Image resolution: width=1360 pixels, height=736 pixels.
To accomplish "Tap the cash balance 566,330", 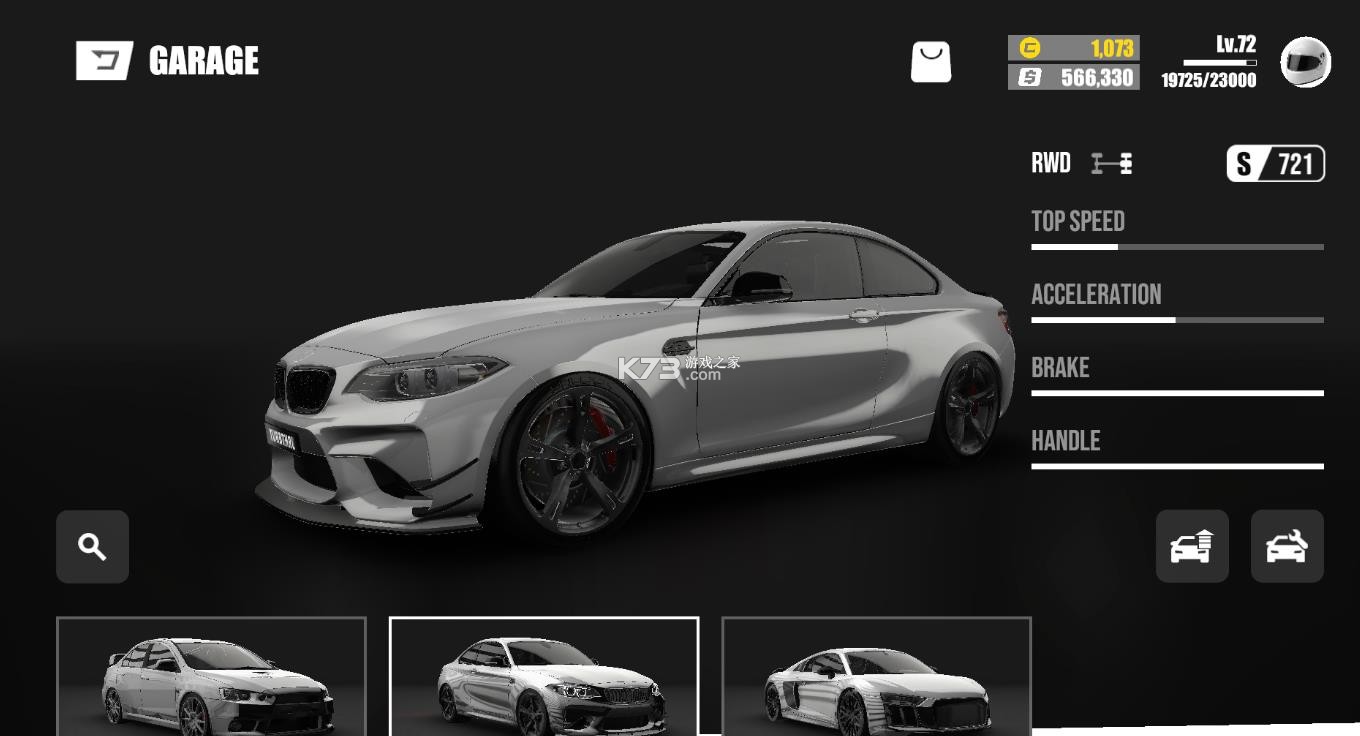I will (x=1074, y=77).
